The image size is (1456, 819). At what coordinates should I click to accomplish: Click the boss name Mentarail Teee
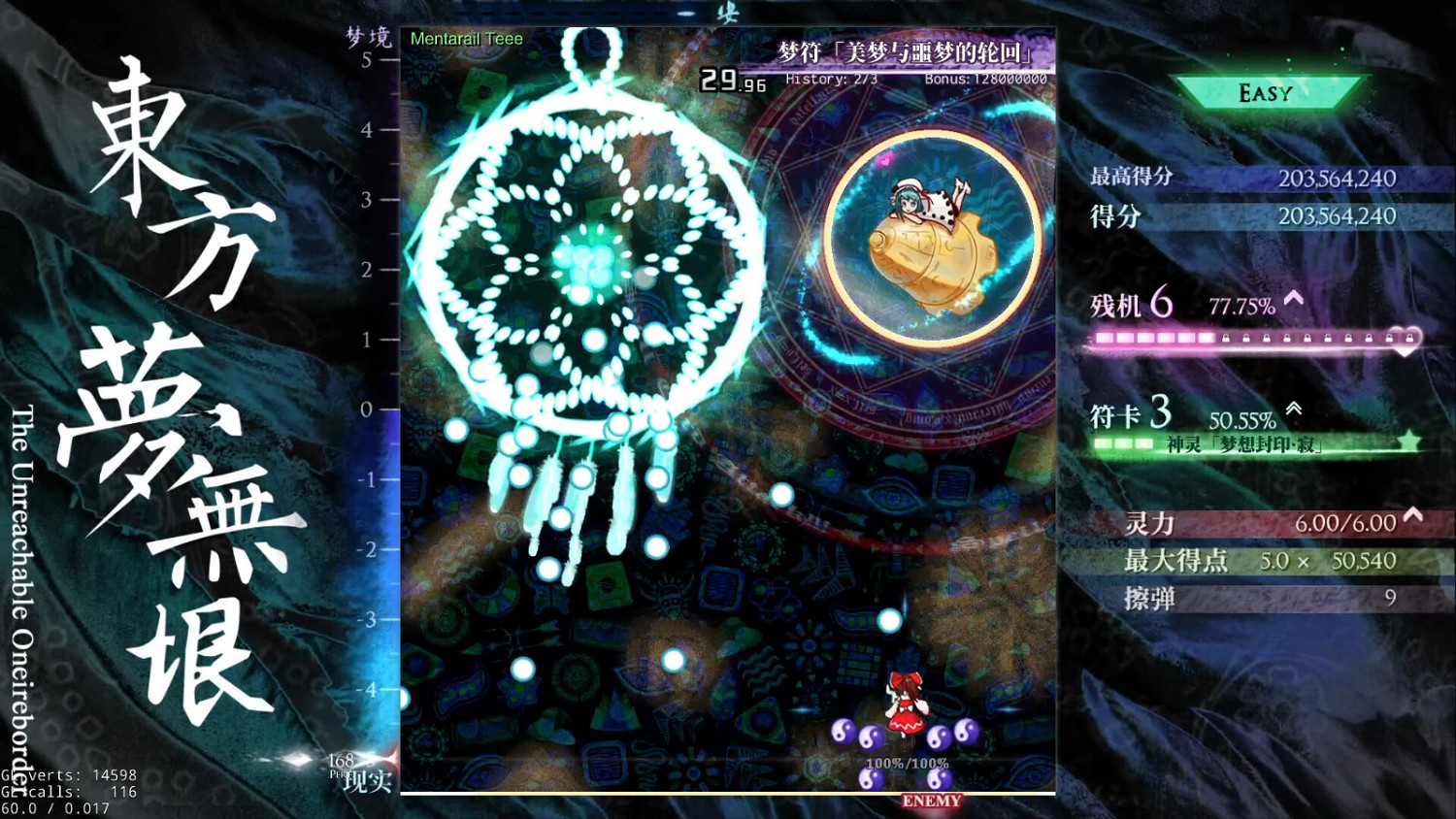click(x=466, y=39)
